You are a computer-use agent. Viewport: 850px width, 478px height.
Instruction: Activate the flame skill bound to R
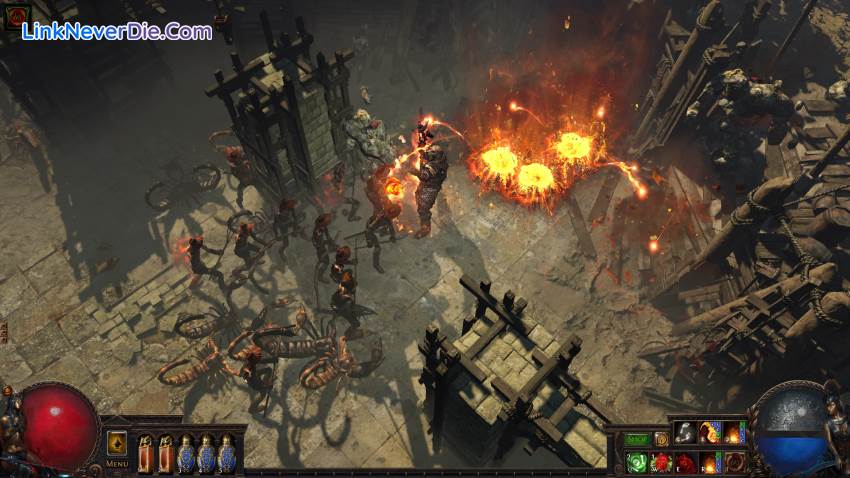(709, 462)
